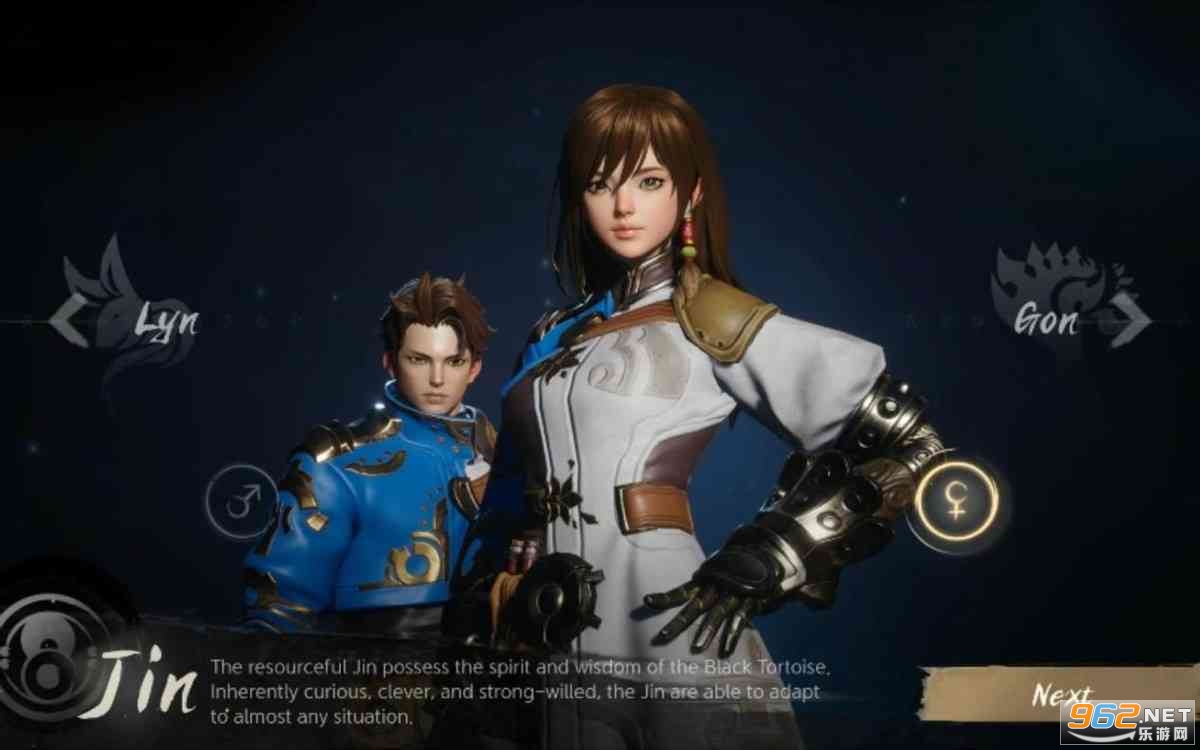Proceed with the Next button
Image resolution: width=1200 pixels, height=750 pixels.
1062,694
